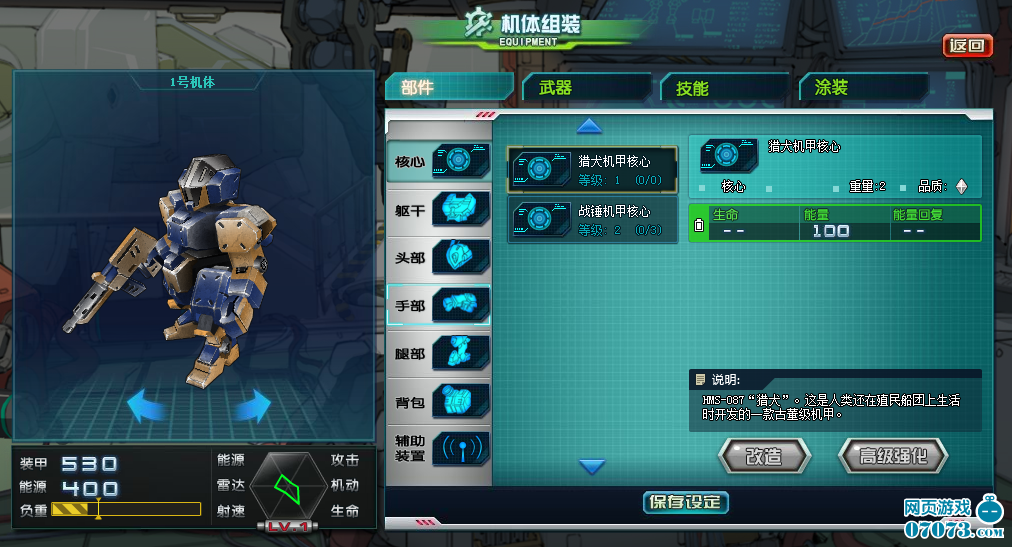Image resolution: width=1012 pixels, height=547 pixels.
Task: Choose the 腿部 legs category
Action: (x=439, y=353)
